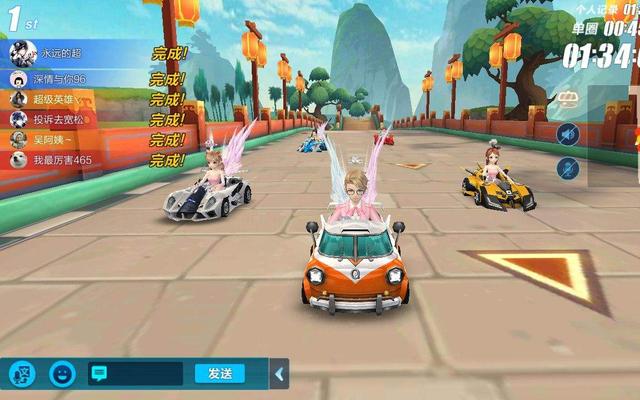This screenshot has width=640, height=400.
Task: Toggle the muted speaker icon
Action: (568, 134)
